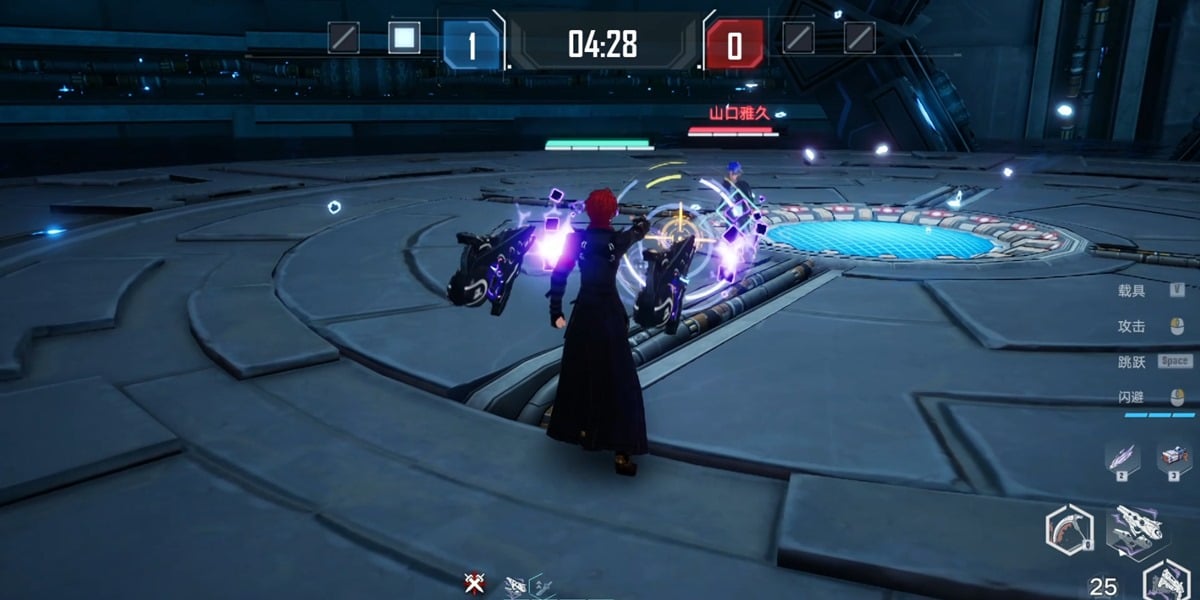Select the purple blade item slot
Image resolution: width=1200 pixels, height=600 pixels.
click(1121, 458)
